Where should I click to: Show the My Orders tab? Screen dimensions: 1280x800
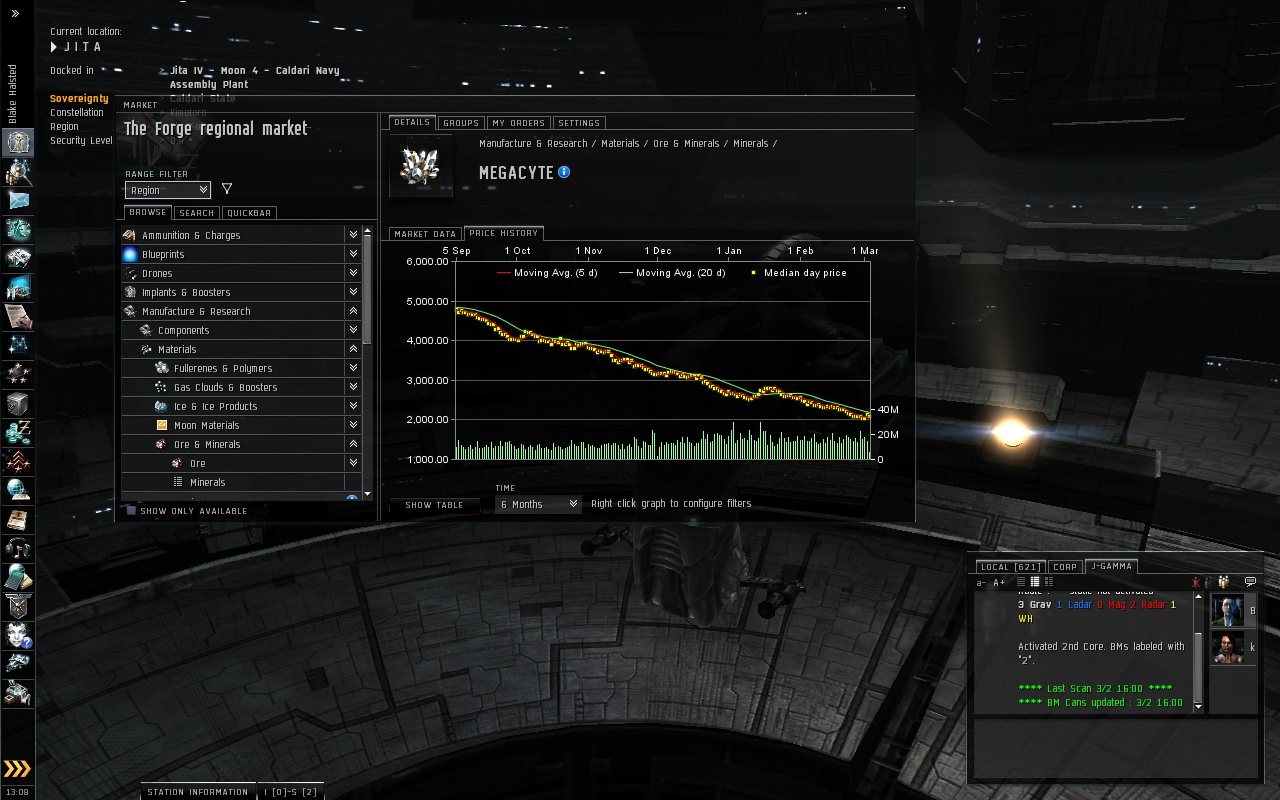click(518, 123)
